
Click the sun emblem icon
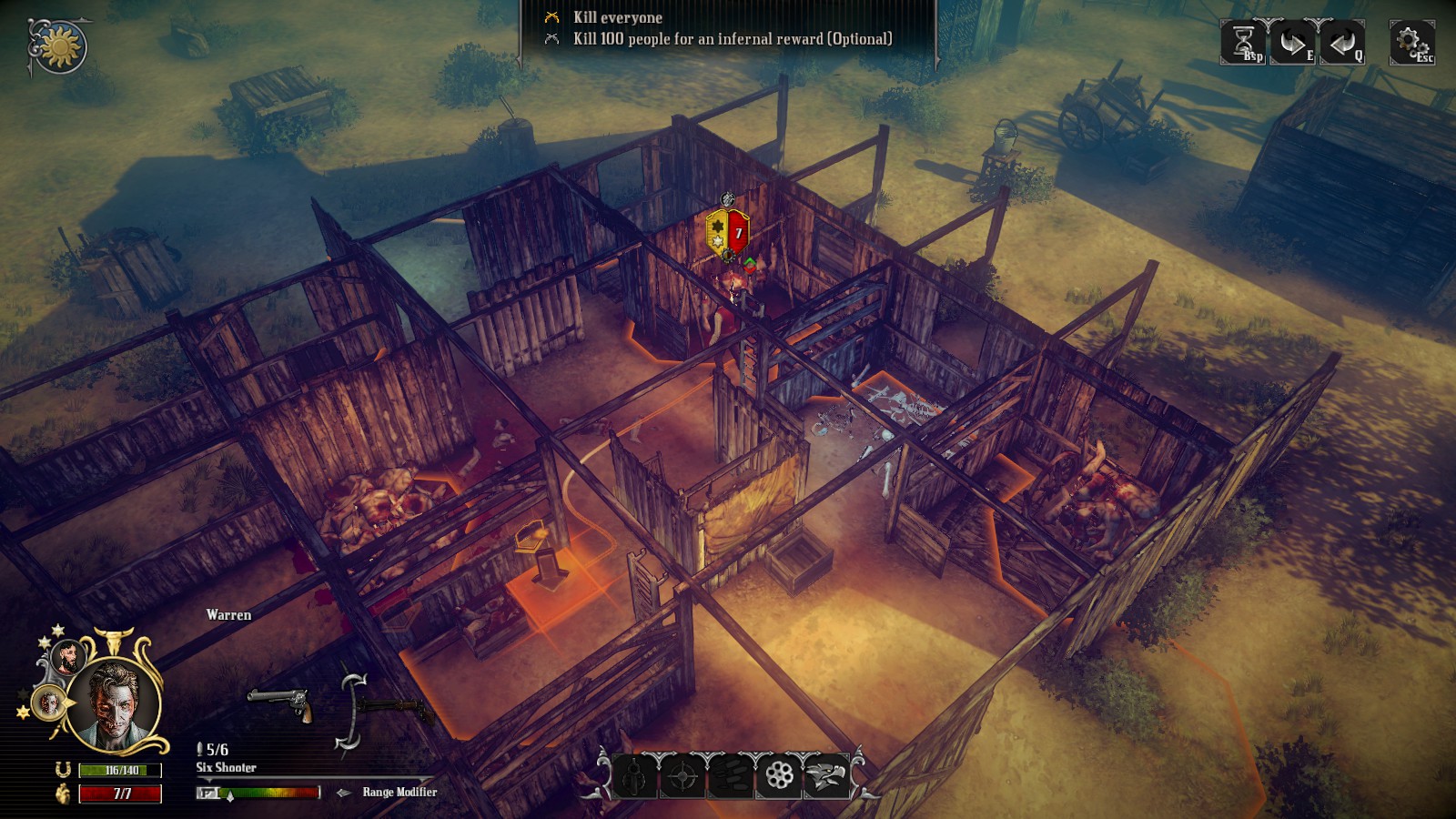pyautogui.click(x=60, y=46)
